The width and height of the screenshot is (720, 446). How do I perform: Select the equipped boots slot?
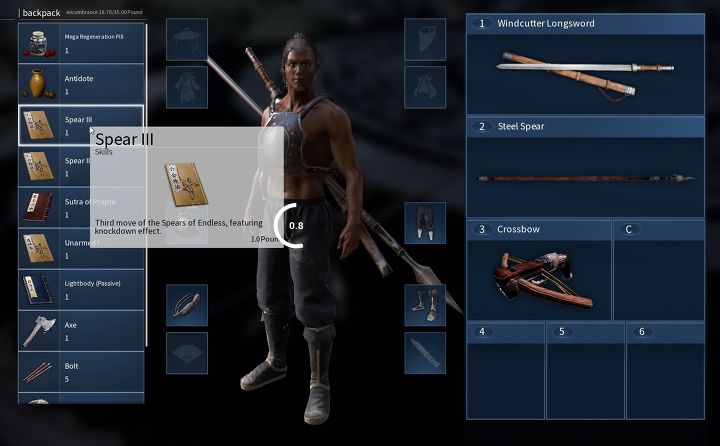coord(425,304)
